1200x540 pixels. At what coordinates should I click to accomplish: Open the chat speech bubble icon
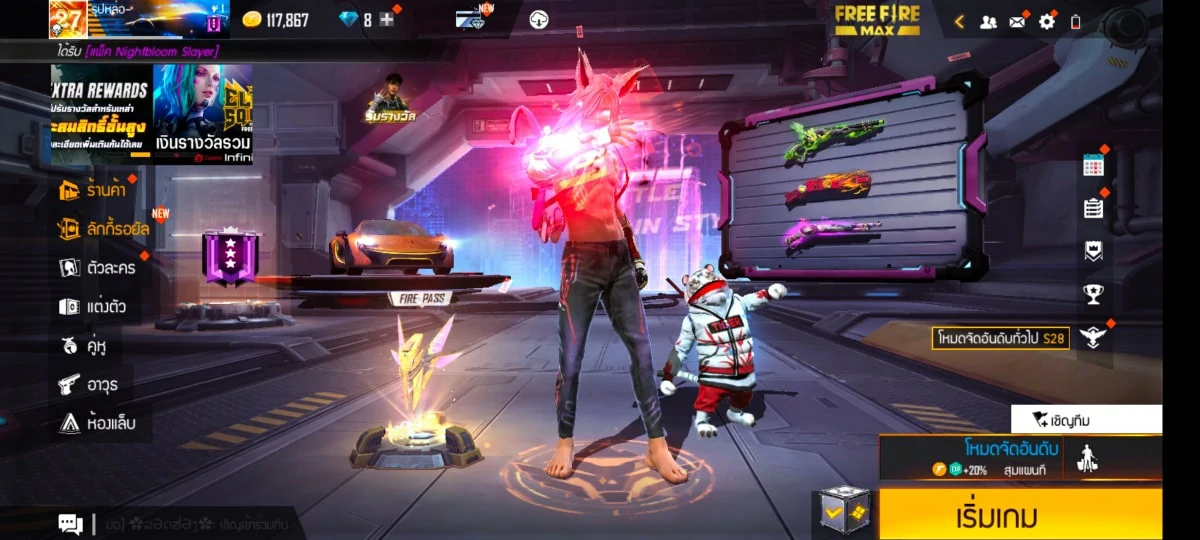click(70, 523)
